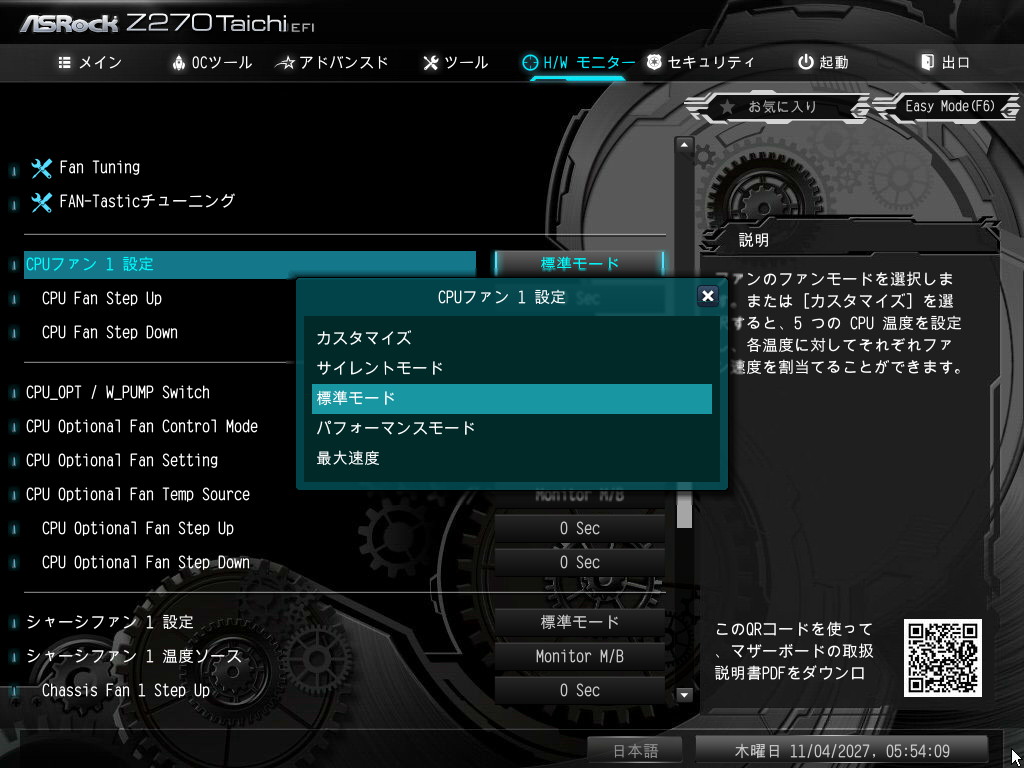The image size is (1024, 768).
Task: Go to the アドバンスド tab
Action: click(333, 62)
